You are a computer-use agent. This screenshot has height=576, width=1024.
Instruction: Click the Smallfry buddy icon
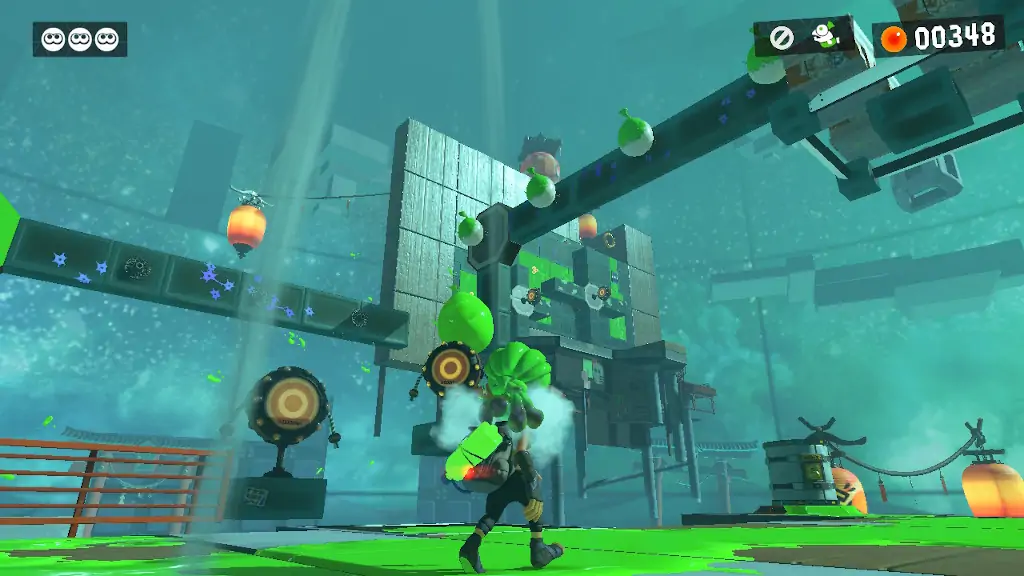[x=823, y=36]
